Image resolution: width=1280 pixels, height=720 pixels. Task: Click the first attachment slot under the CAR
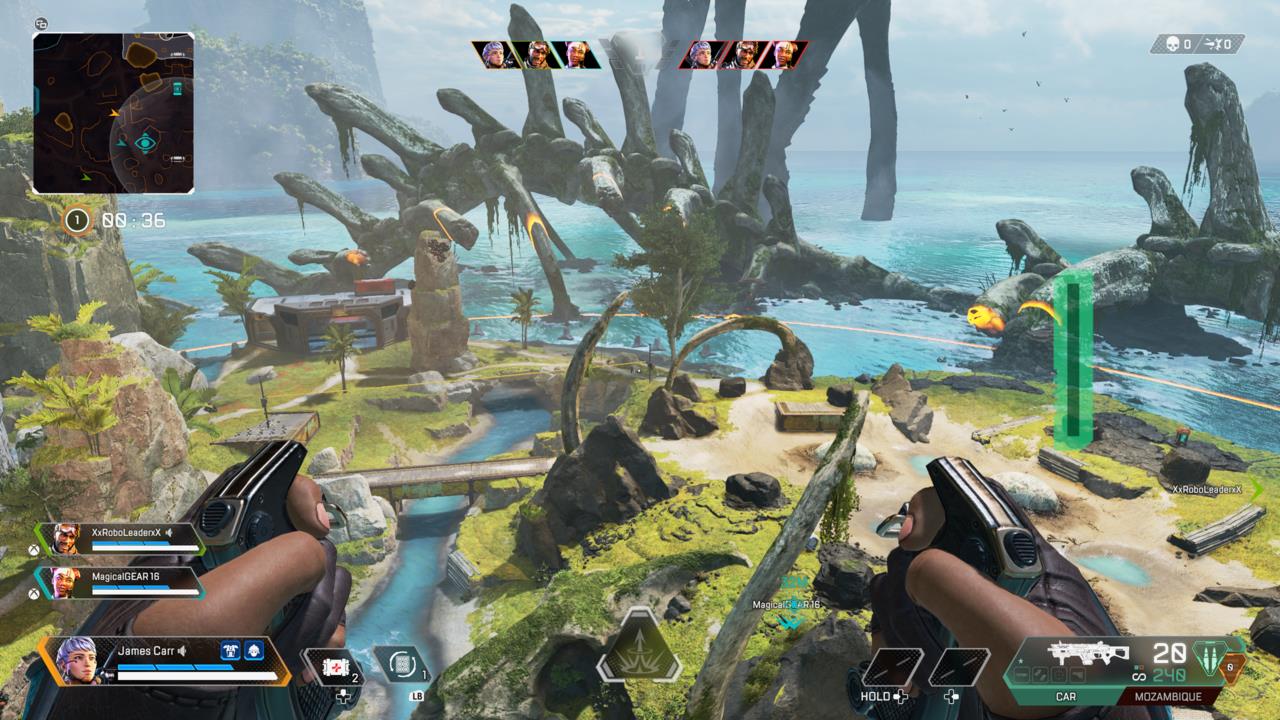click(x=1021, y=674)
